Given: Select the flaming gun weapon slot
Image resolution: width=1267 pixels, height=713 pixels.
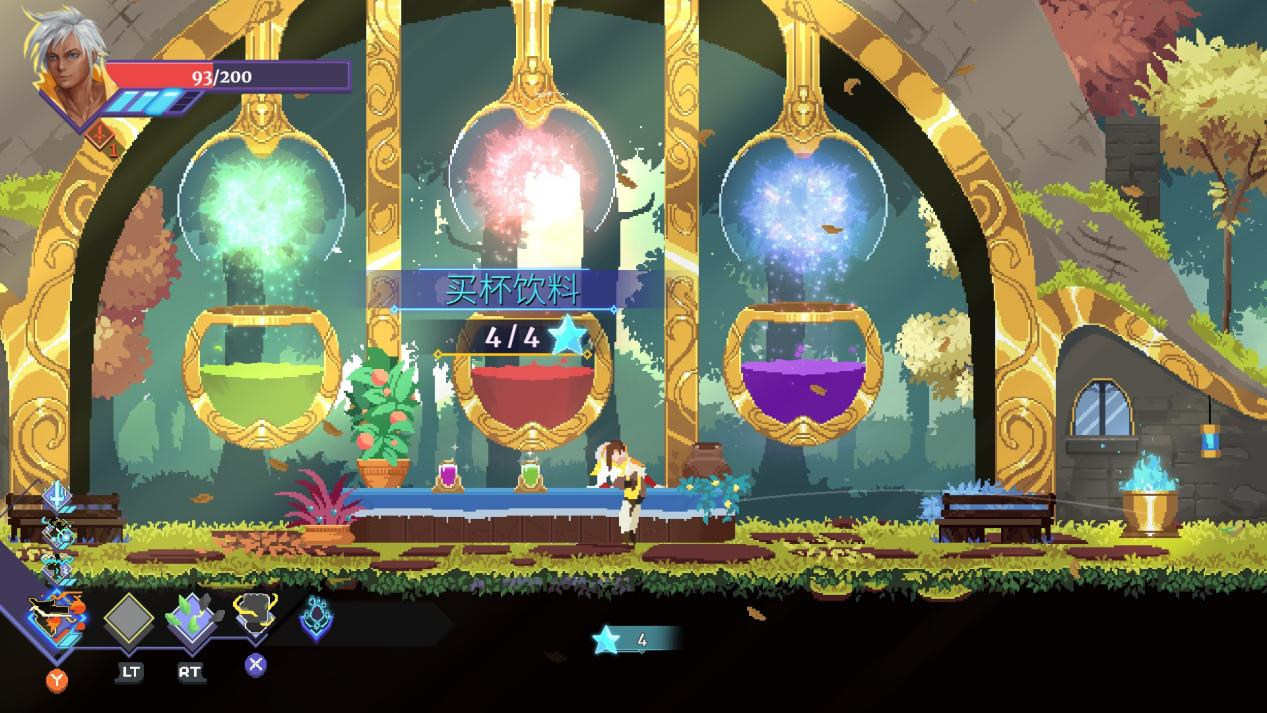Looking at the screenshot, I should coord(57,617).
